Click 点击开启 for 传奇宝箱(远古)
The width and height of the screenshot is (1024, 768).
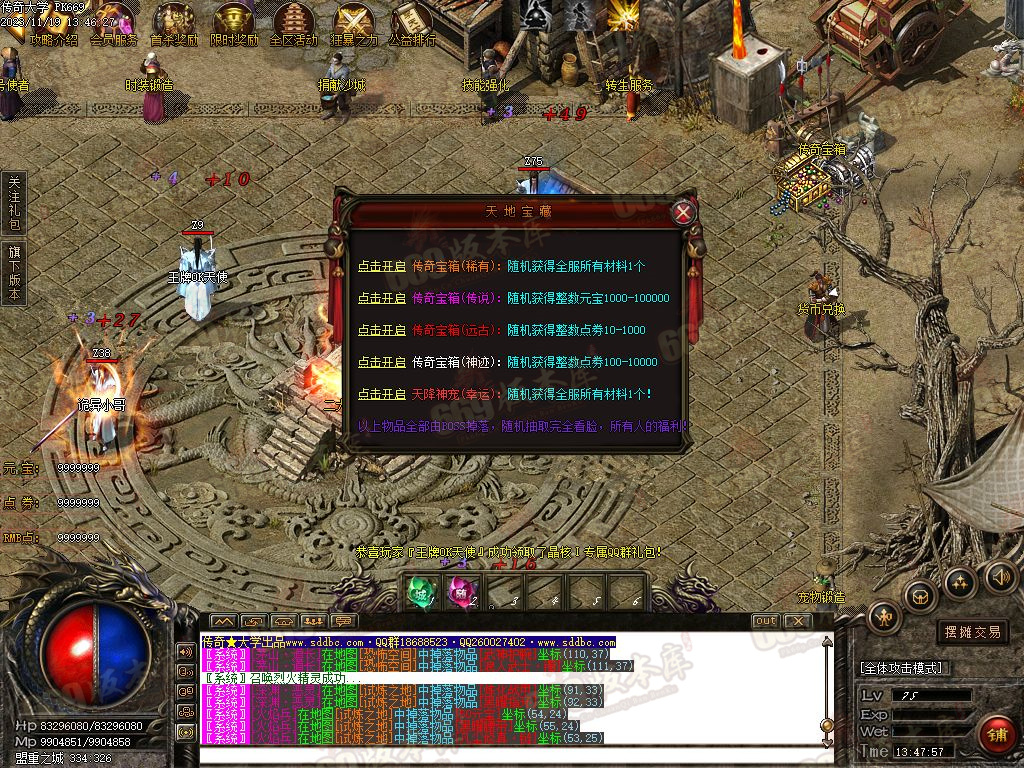click(x=382, y=330)
